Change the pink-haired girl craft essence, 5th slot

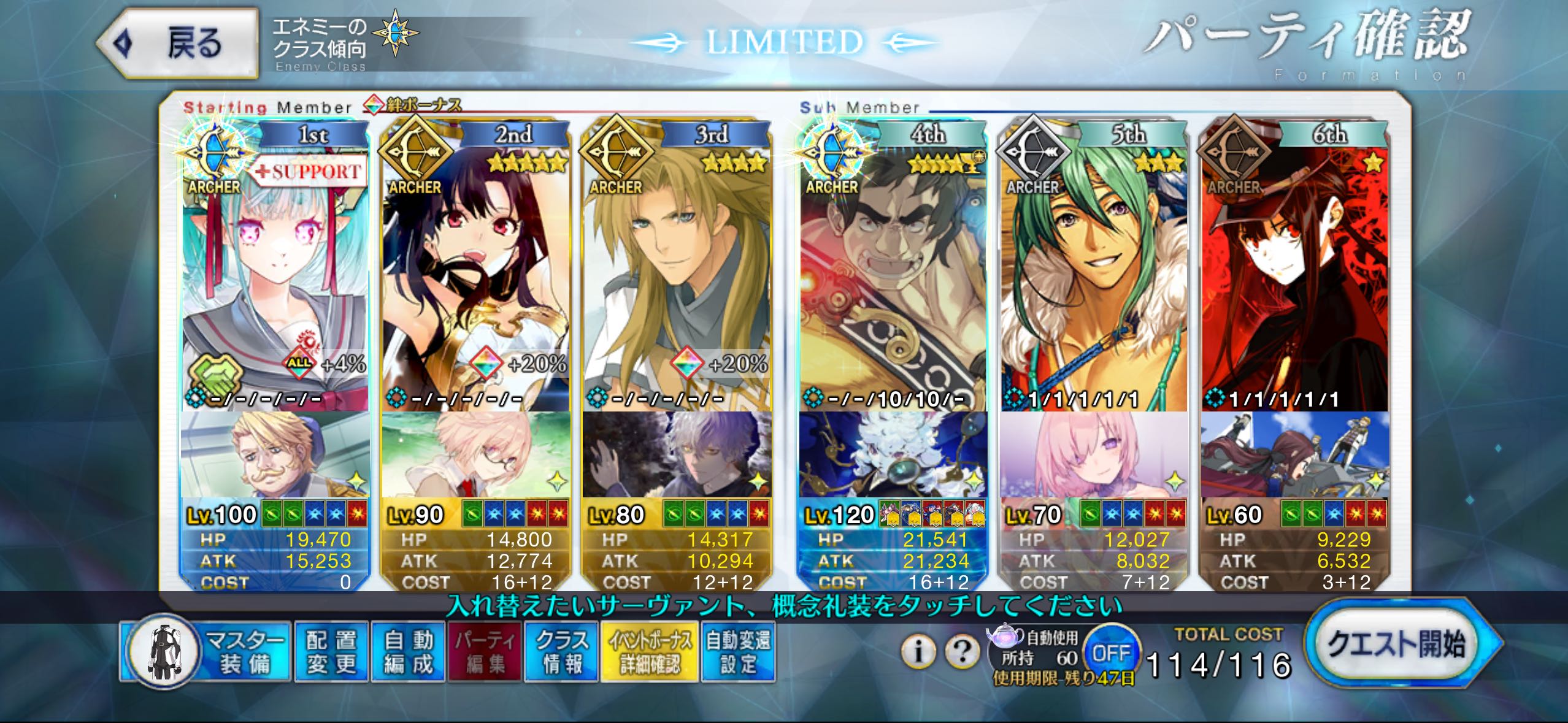[1094, 455]
